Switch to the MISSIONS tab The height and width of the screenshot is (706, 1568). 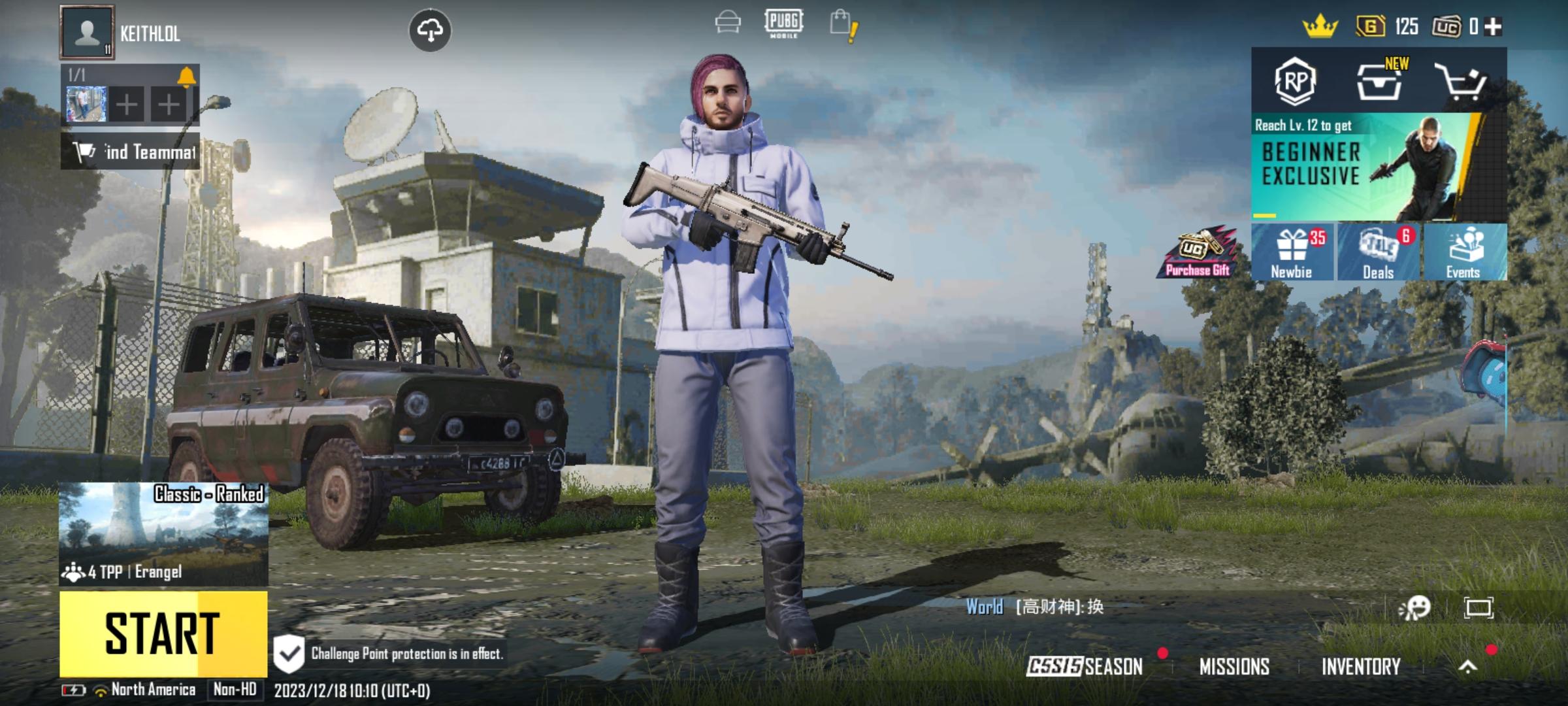pos(1235,666)
